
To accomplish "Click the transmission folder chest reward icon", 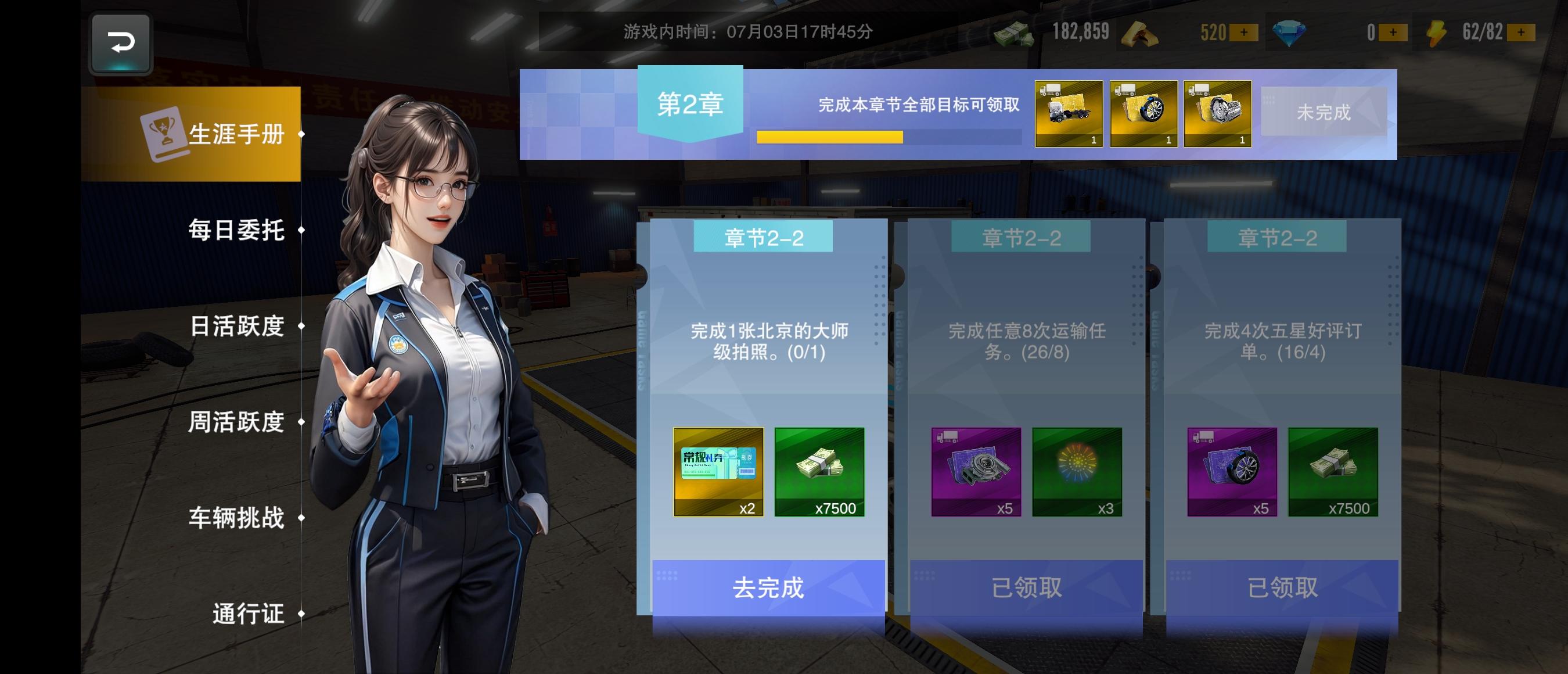I will tap(1217, 113).
